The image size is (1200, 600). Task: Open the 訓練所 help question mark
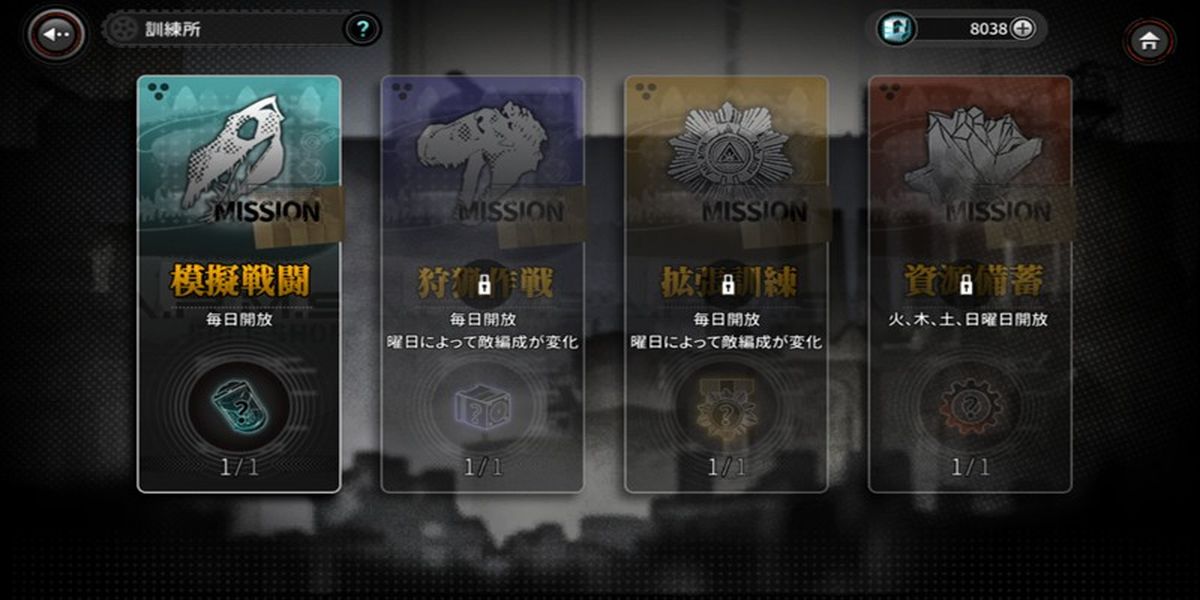[x=362, y=29]
